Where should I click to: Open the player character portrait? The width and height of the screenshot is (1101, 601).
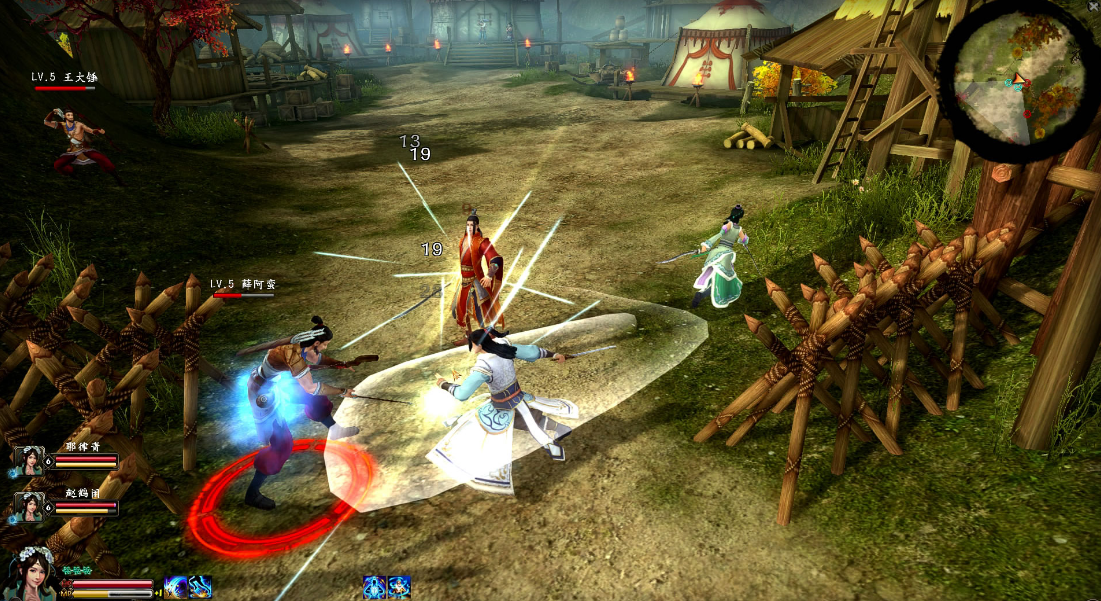point(29,574)
